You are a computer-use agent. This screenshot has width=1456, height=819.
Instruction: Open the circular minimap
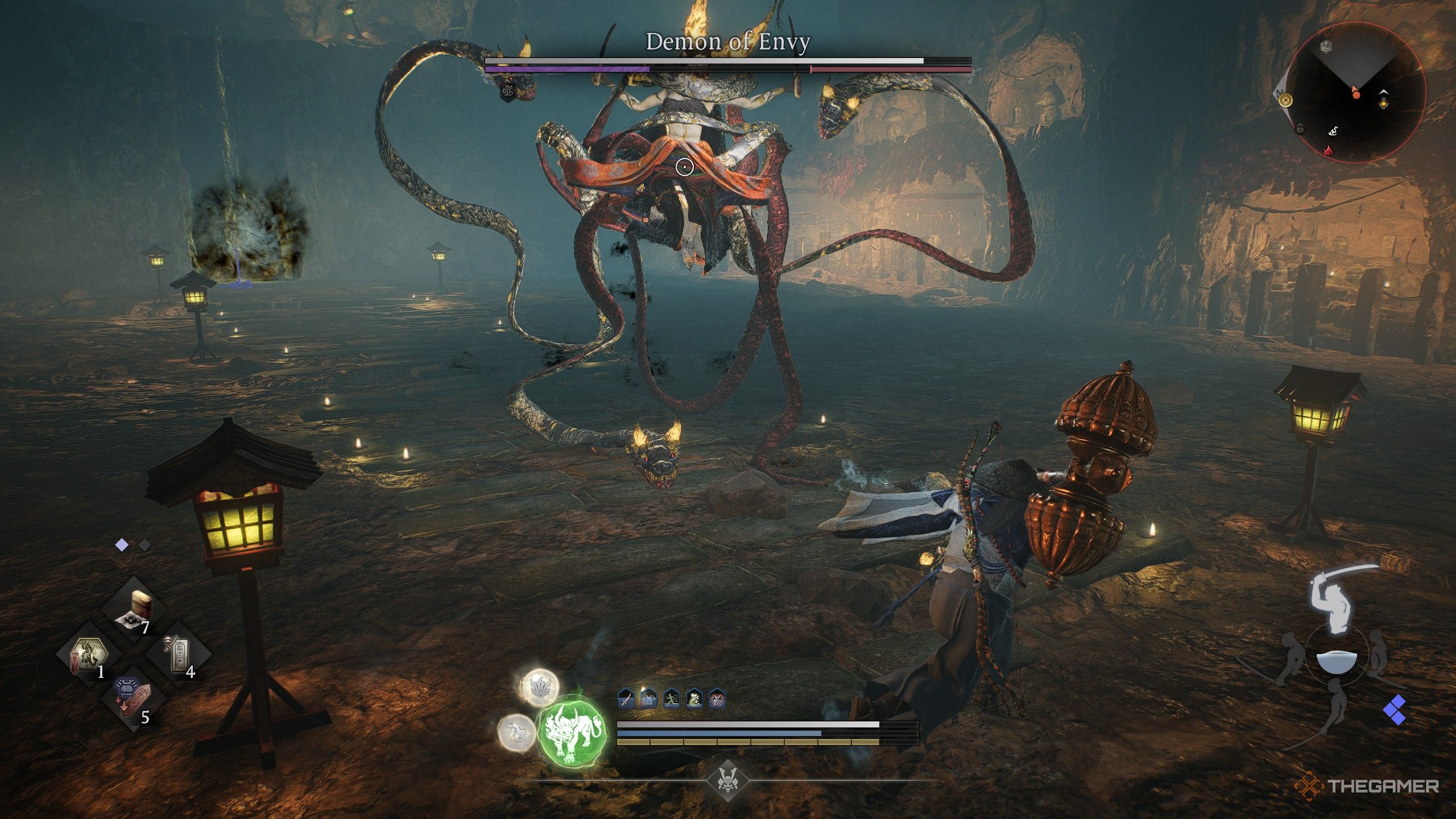[x=1356, y=93]
